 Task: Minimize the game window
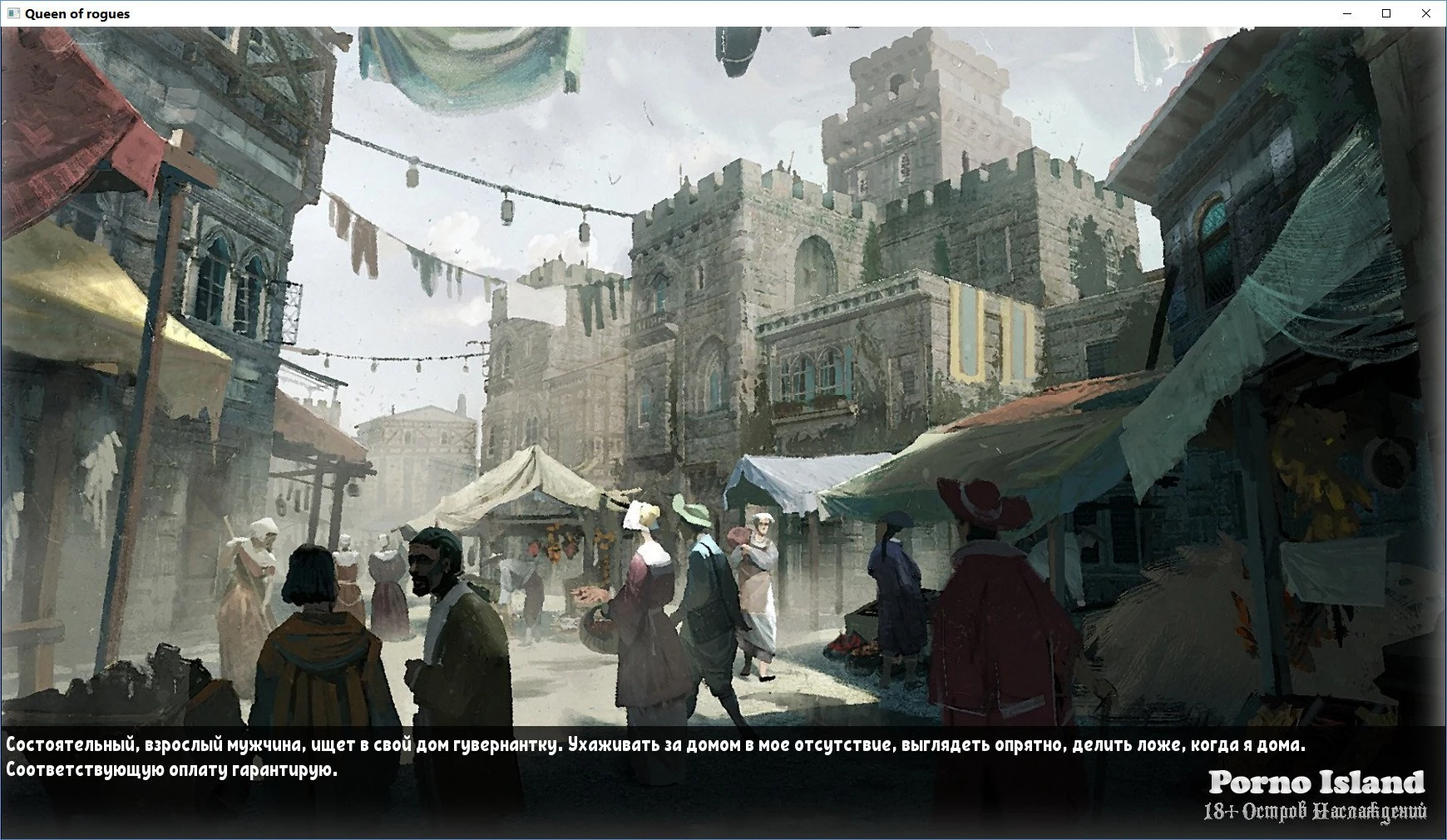(1347, 13)
